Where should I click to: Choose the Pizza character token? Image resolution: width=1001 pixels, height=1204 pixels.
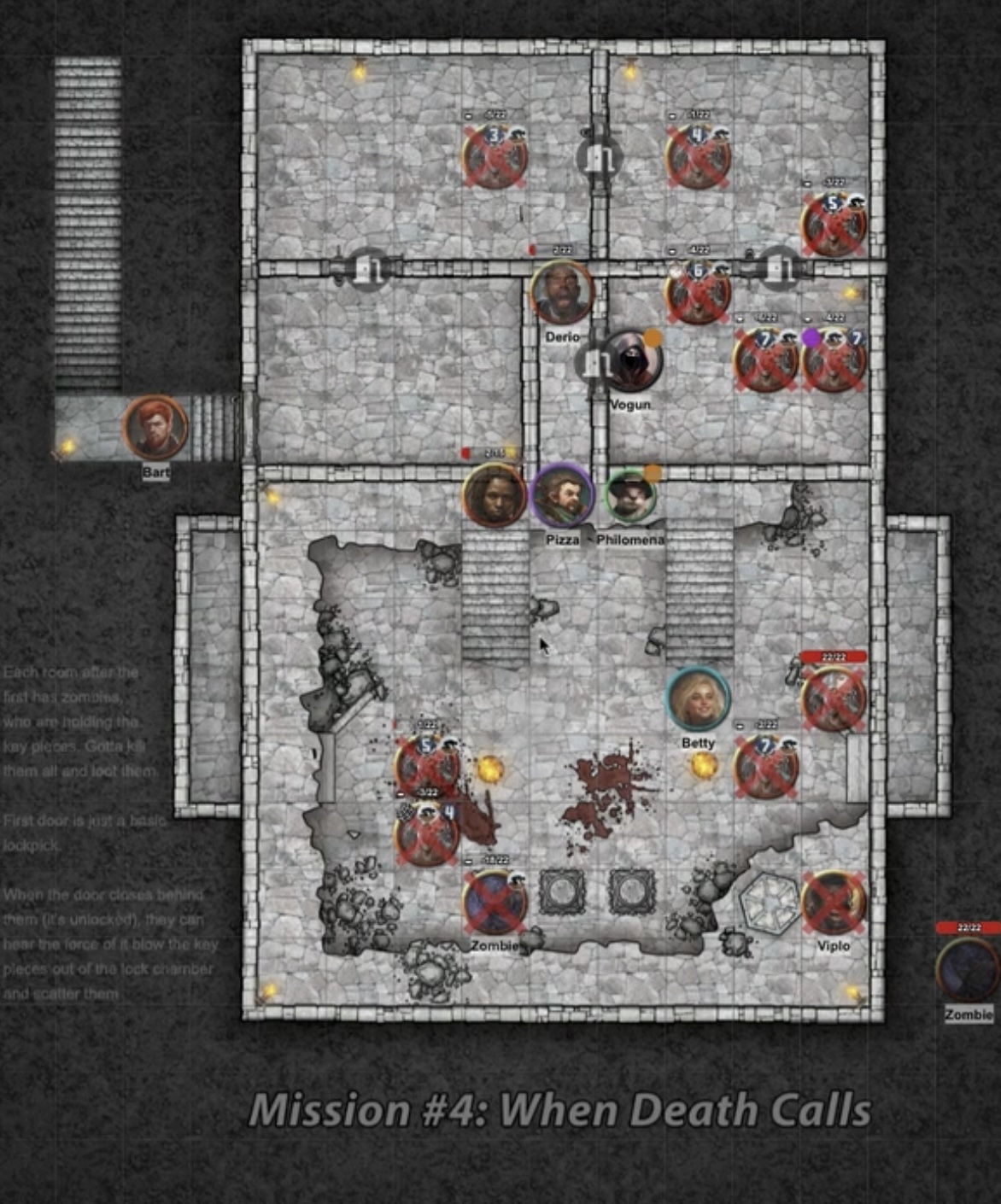(x=562, y=495)
